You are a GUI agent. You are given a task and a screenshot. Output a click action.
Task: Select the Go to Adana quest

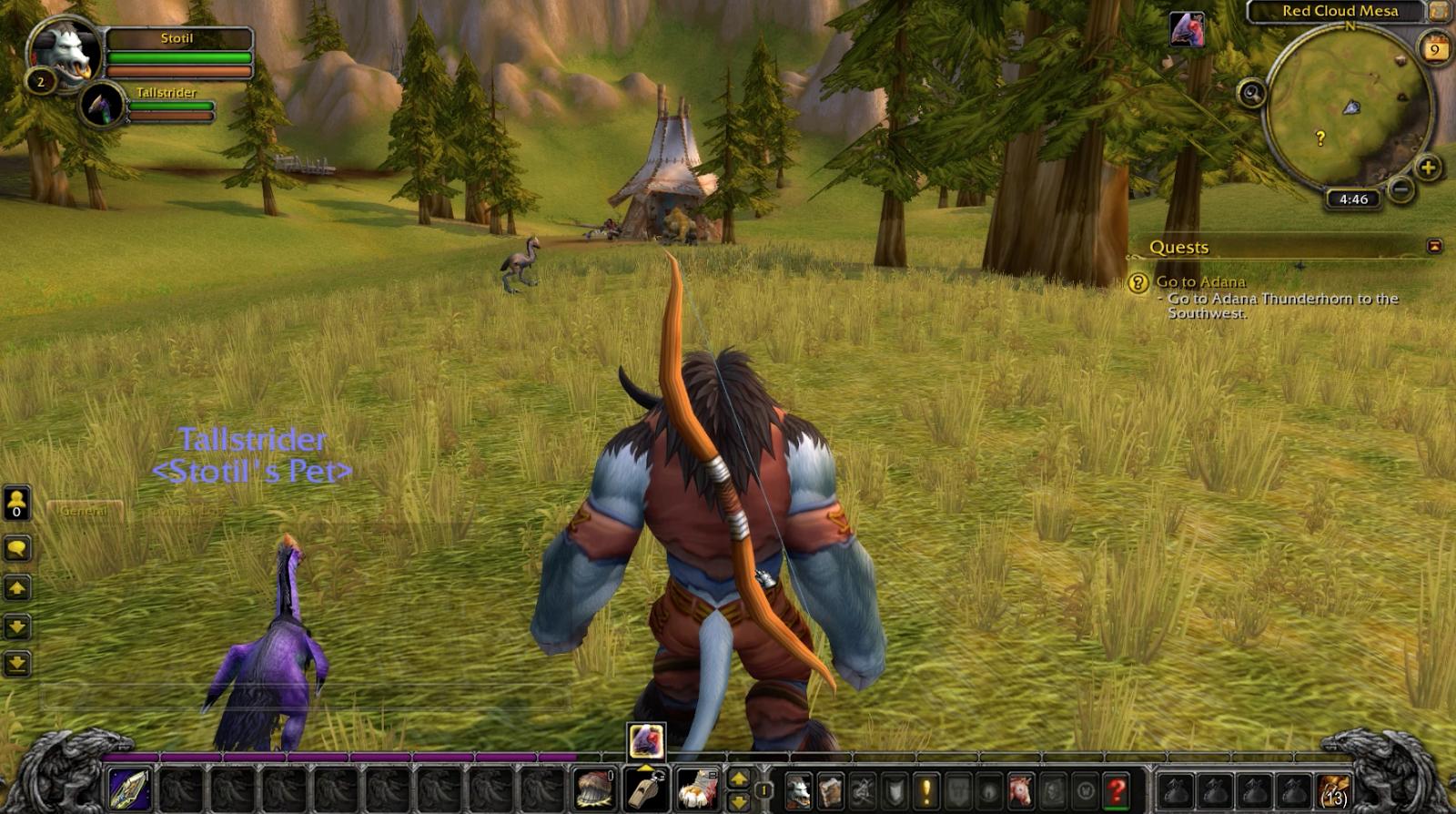pos(1200,282)
